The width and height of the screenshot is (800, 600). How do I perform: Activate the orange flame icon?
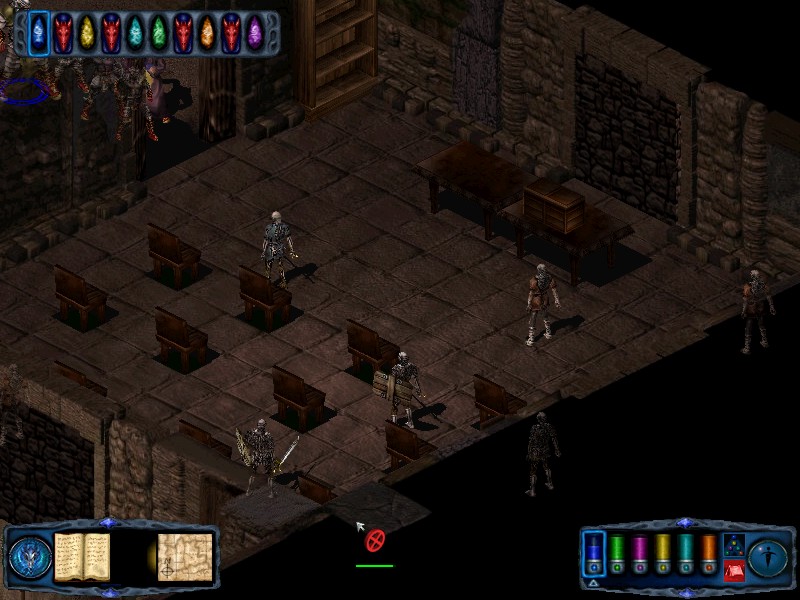point(207,32)
